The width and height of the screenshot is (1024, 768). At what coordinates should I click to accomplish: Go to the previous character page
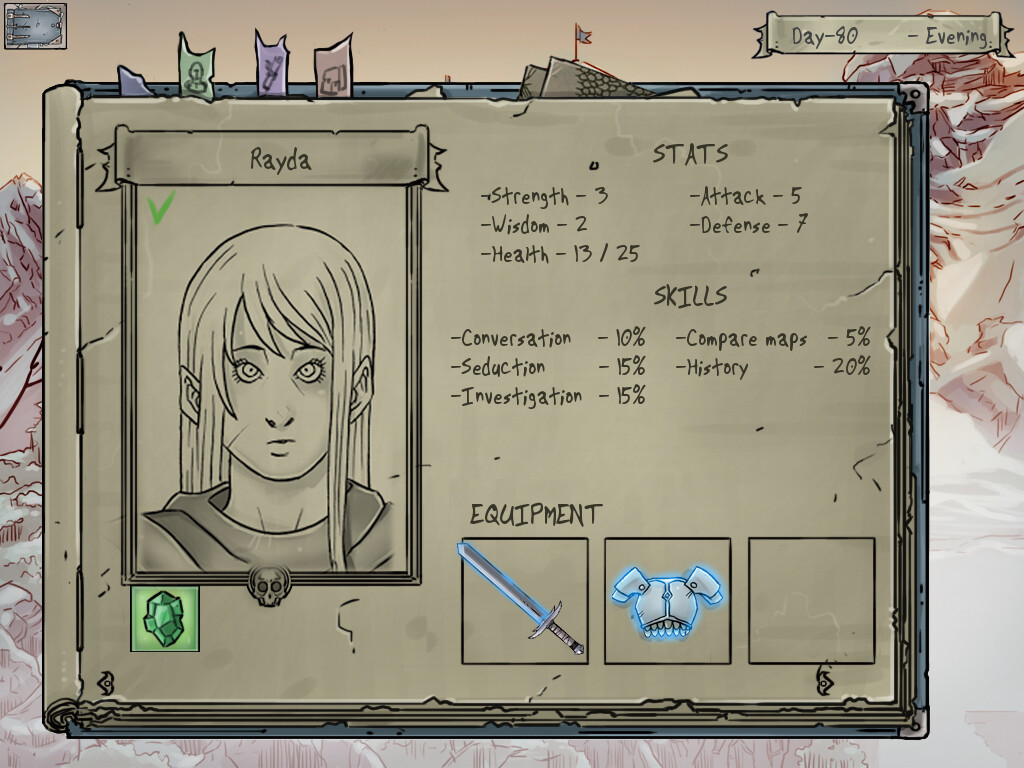coord(105,683)
